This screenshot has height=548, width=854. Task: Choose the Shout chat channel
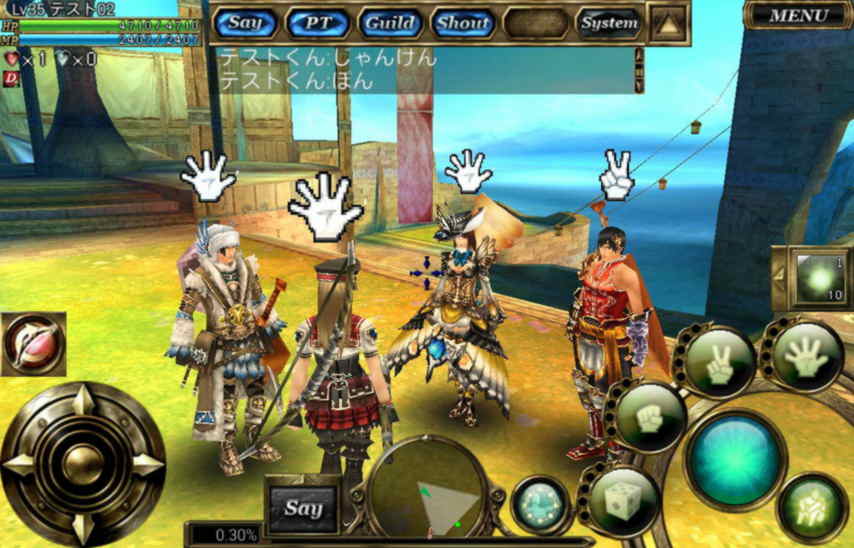[464, 22]
